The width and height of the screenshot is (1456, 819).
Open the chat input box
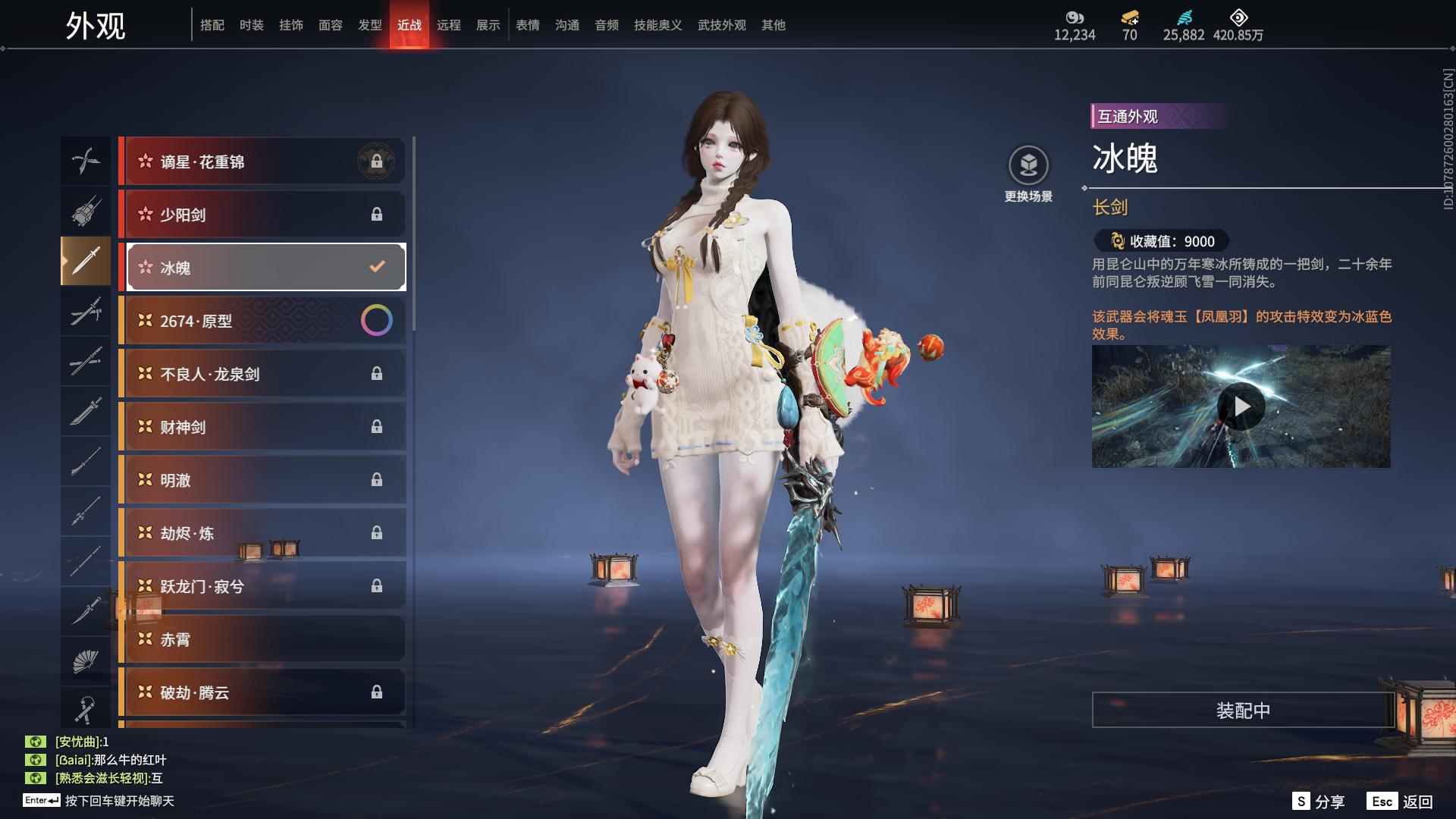[x=119, y=801]
